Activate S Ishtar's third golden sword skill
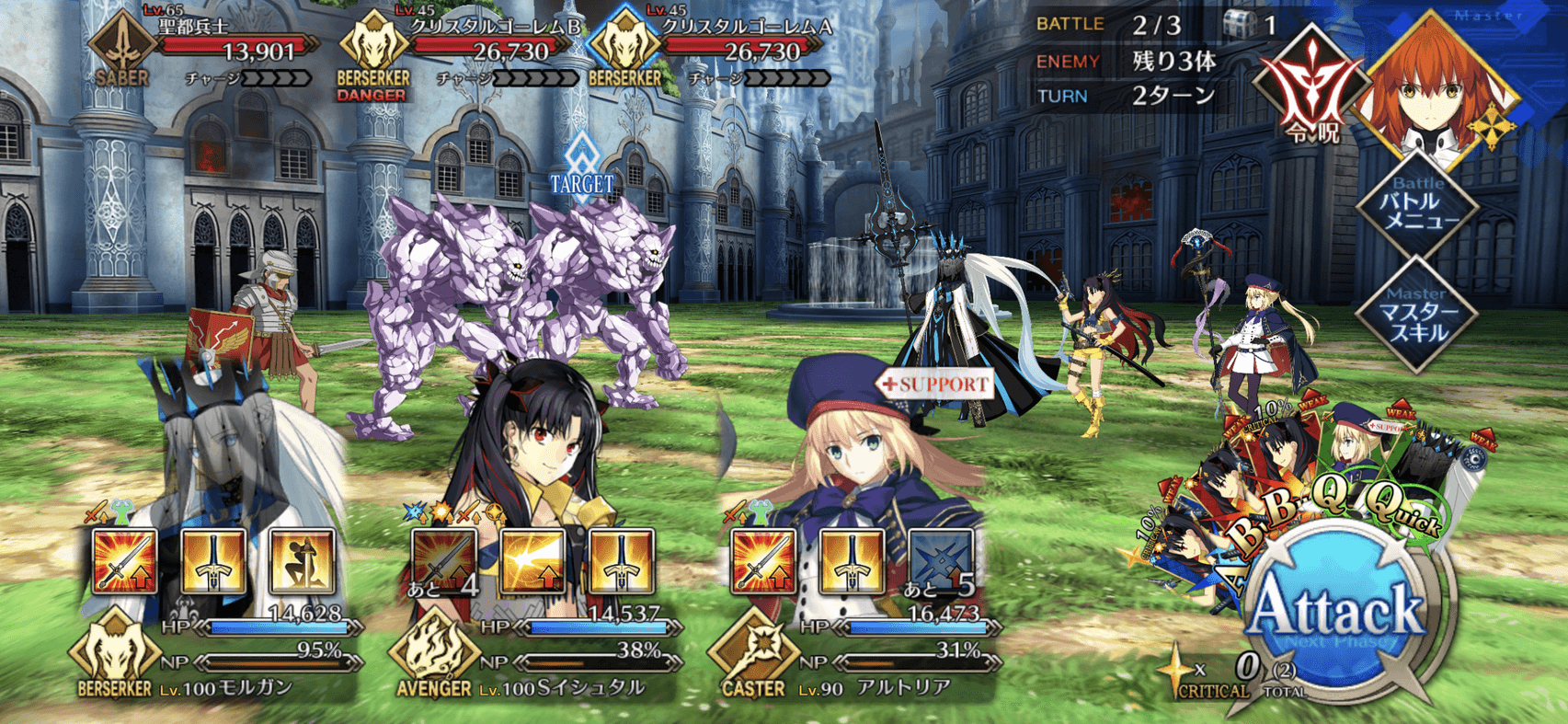This screenshot has height=724, width=1568. coord(620,560)
